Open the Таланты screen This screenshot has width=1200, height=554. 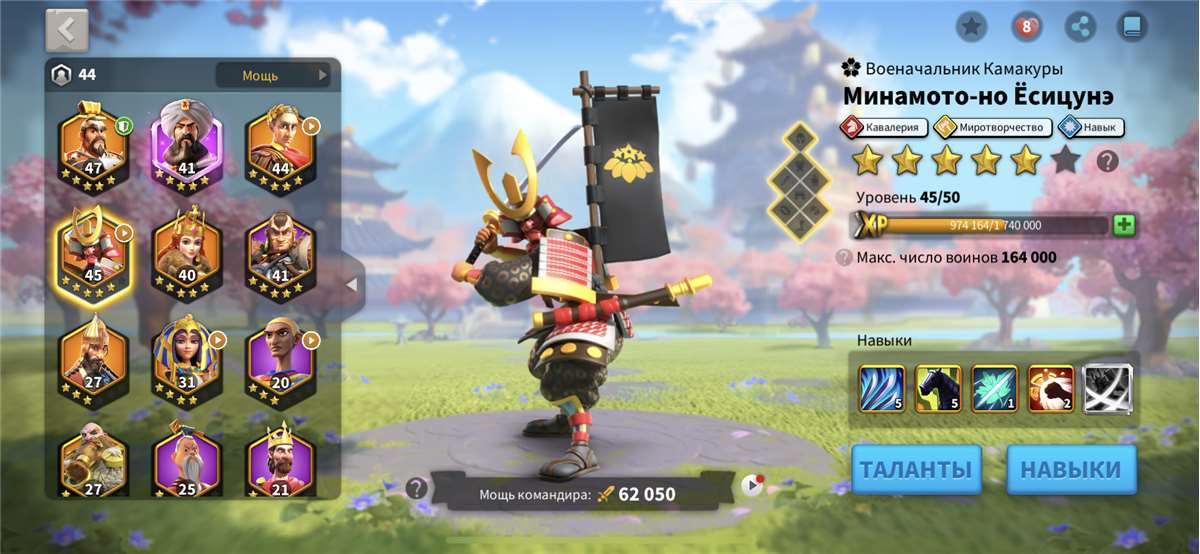click(916, 469)
